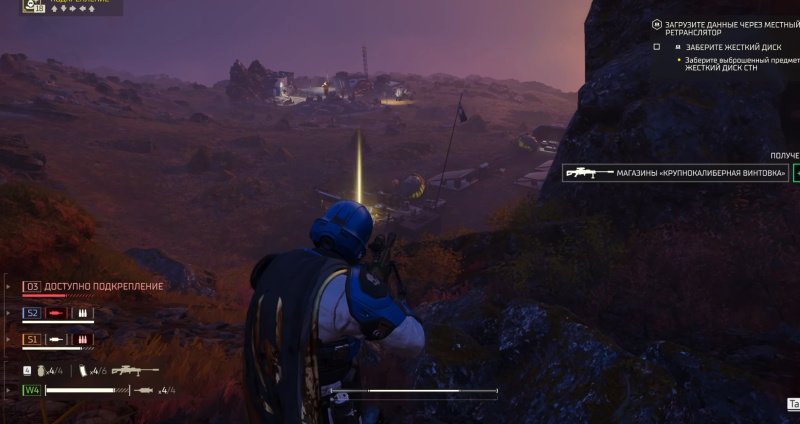Toggle the 'Заберите жесткий диск' objective checkbox
The height and width of the screenshot is (424, 800).
tap(657, 47)
